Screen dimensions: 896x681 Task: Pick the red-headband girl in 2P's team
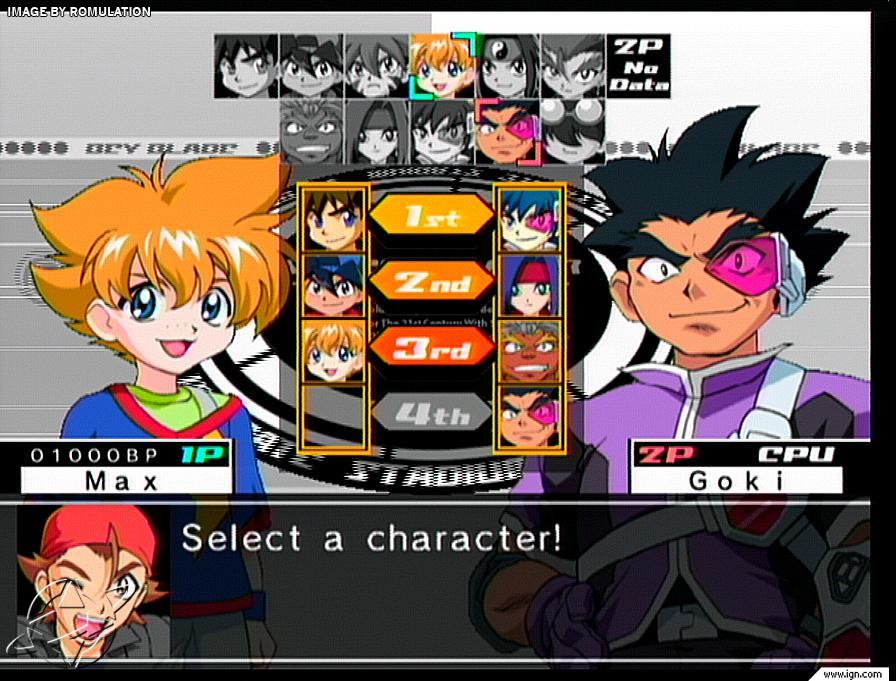tap(529, 284)
